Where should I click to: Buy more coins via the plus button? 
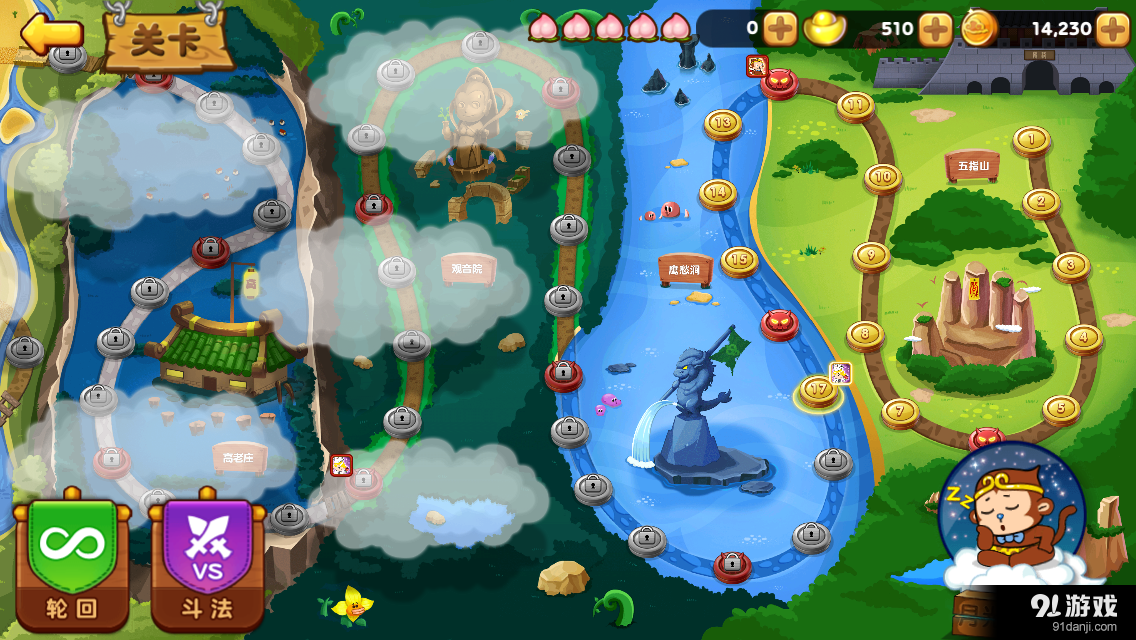coord(1112,29)
